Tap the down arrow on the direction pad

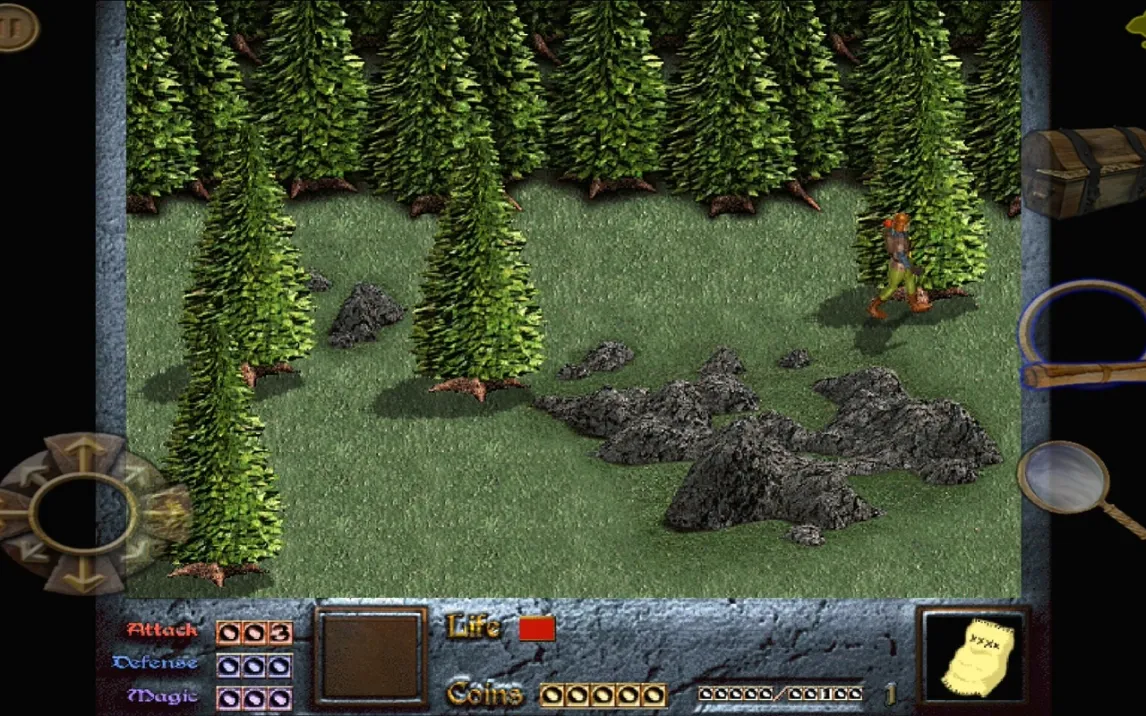tap(83, 574)
